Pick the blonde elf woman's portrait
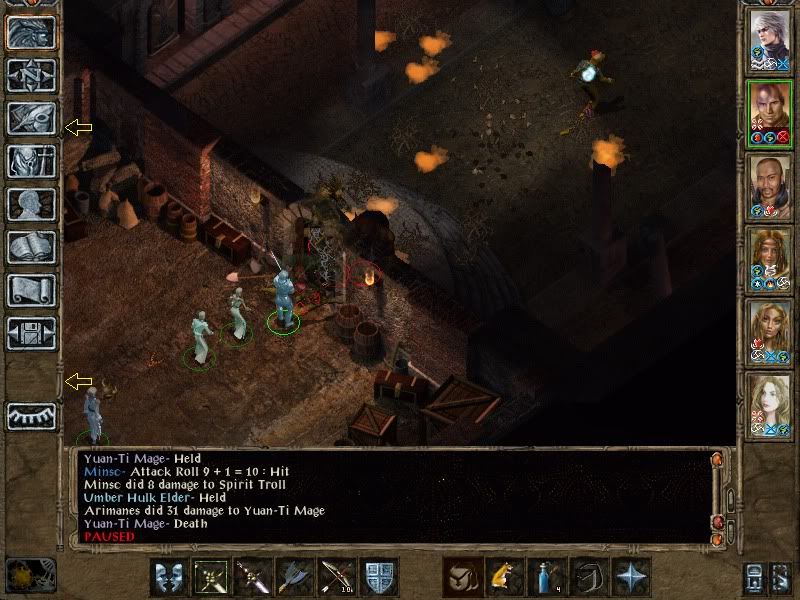Screen dimensions: 800x600 click(x=769, y=334)
